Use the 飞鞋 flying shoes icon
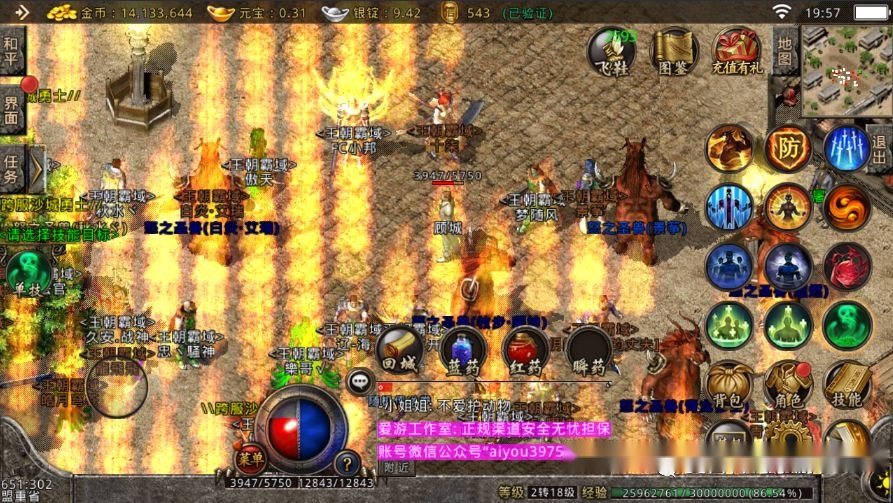Screen dimensions: 893x503 [x=611, y=51]
